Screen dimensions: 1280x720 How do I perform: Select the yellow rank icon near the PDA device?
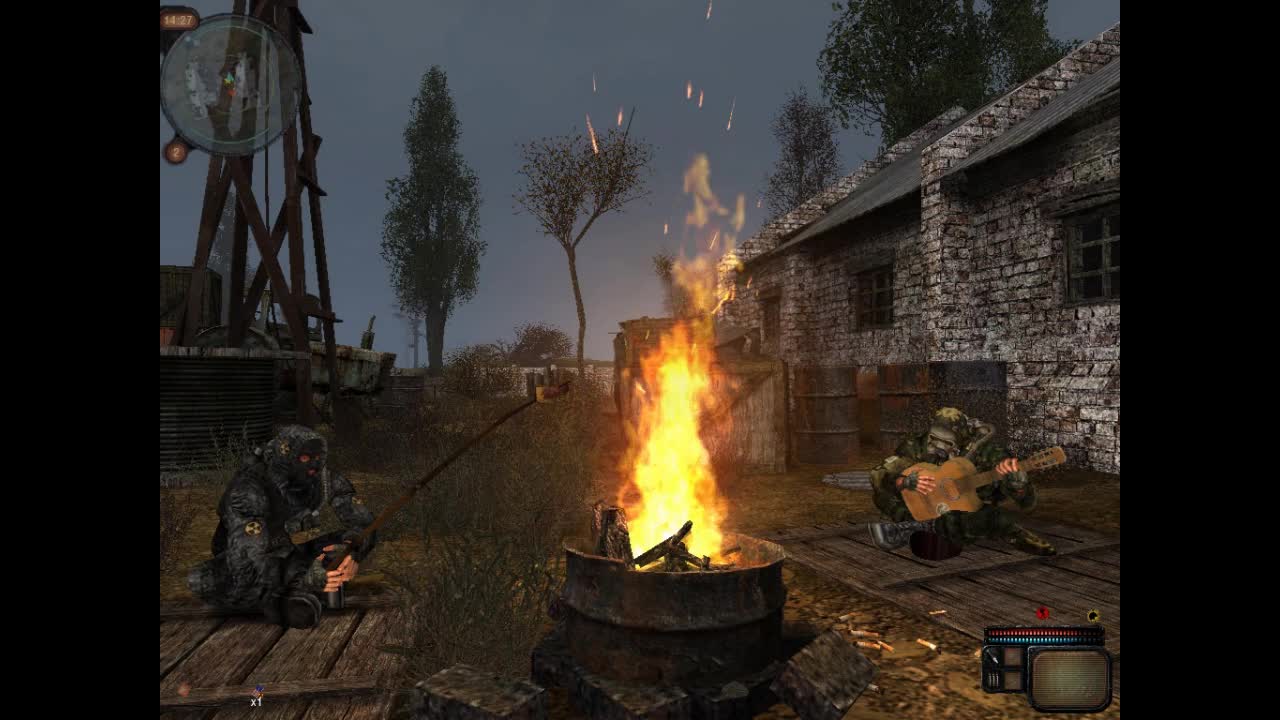(x=1094, y=614)
